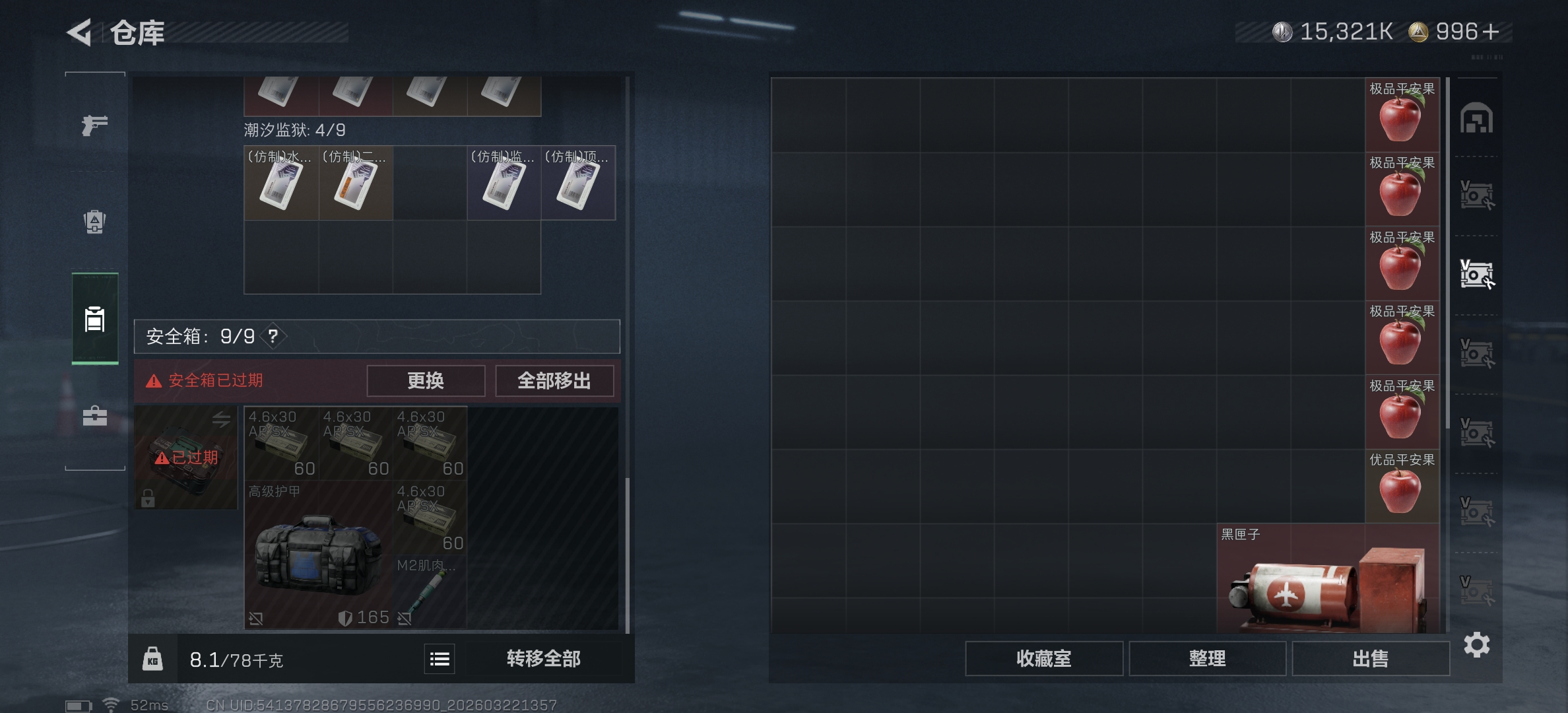
Task: Click the list sort icon beside weight display
Action: click(x=438, y=659)
